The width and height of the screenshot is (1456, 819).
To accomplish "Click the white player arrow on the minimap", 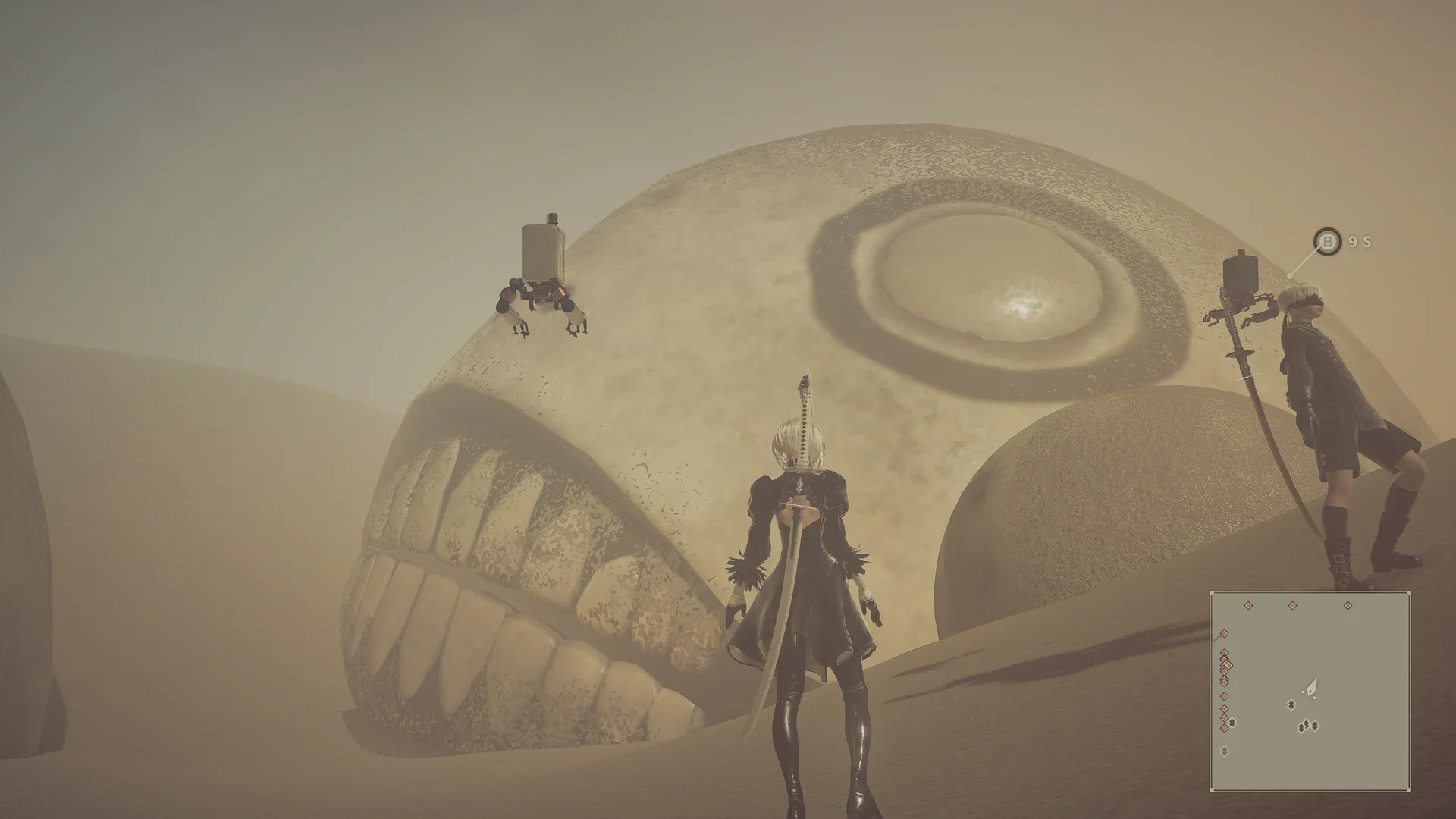I will point(1312,687).
